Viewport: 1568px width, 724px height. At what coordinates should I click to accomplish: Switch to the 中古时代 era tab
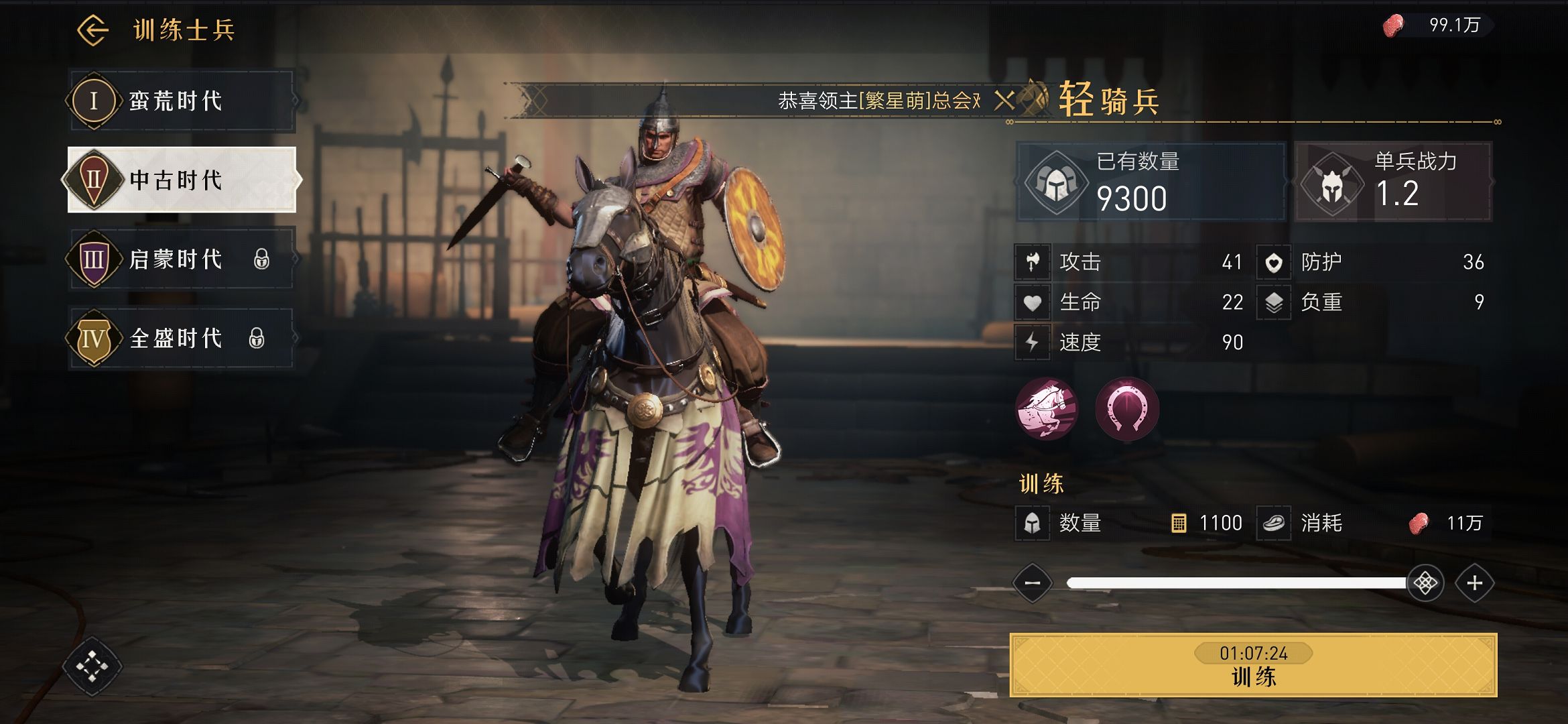coord(181,180)
